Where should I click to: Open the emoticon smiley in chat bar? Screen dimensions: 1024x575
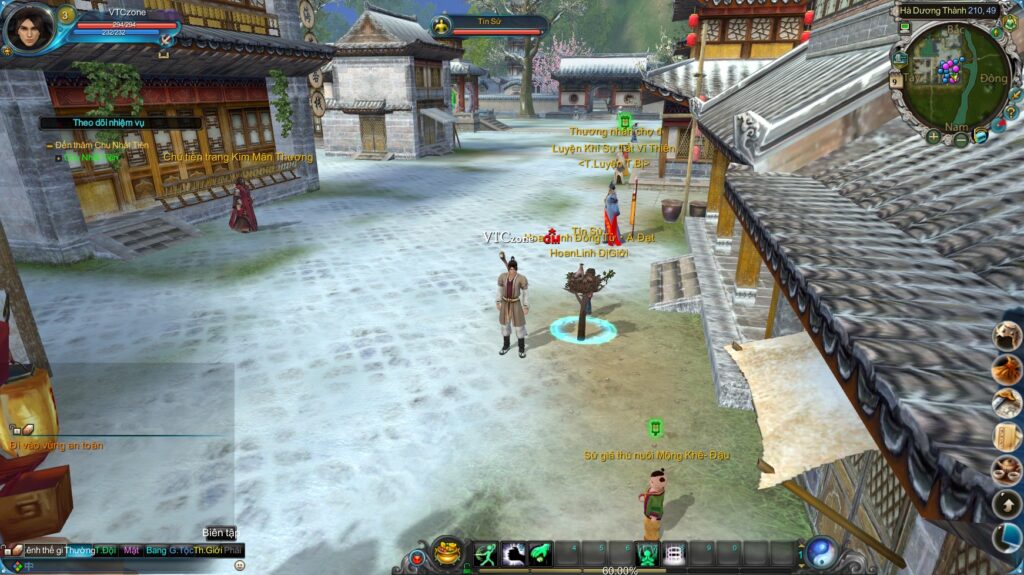point(239,566)
